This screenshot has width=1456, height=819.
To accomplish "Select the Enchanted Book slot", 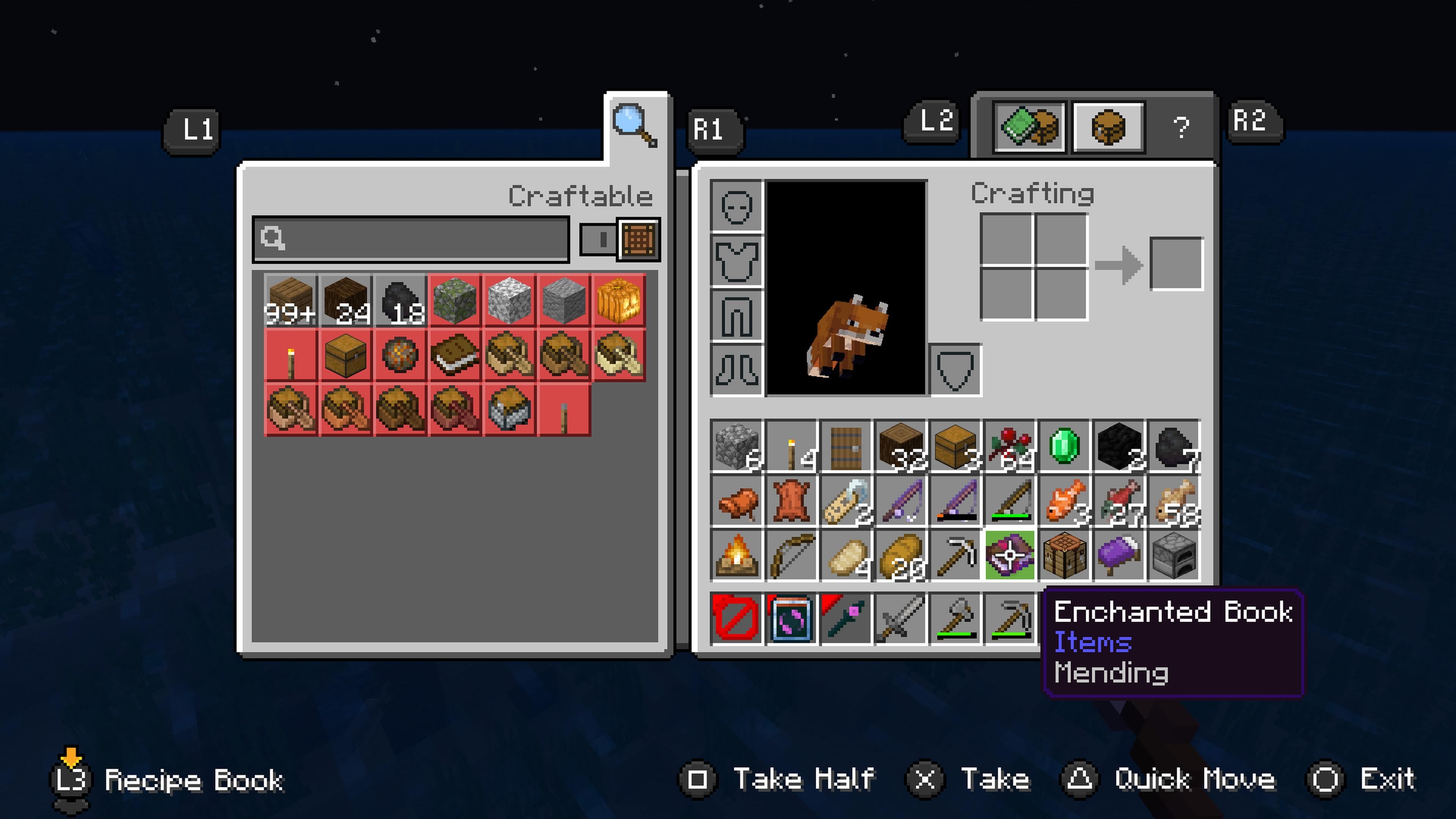I will [1009, 555].
